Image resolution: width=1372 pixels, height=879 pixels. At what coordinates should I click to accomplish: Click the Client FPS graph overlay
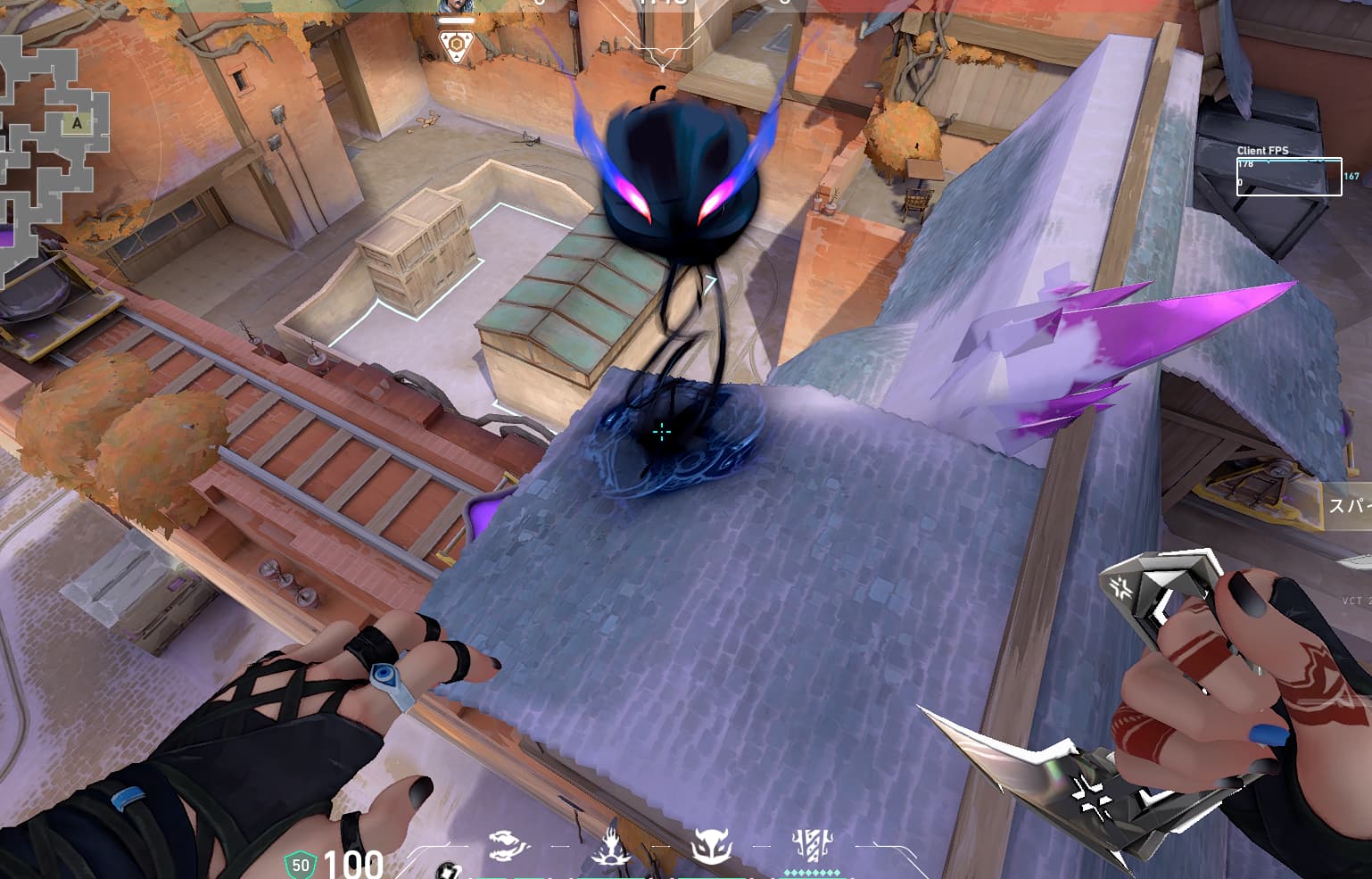pos(1288,176)
